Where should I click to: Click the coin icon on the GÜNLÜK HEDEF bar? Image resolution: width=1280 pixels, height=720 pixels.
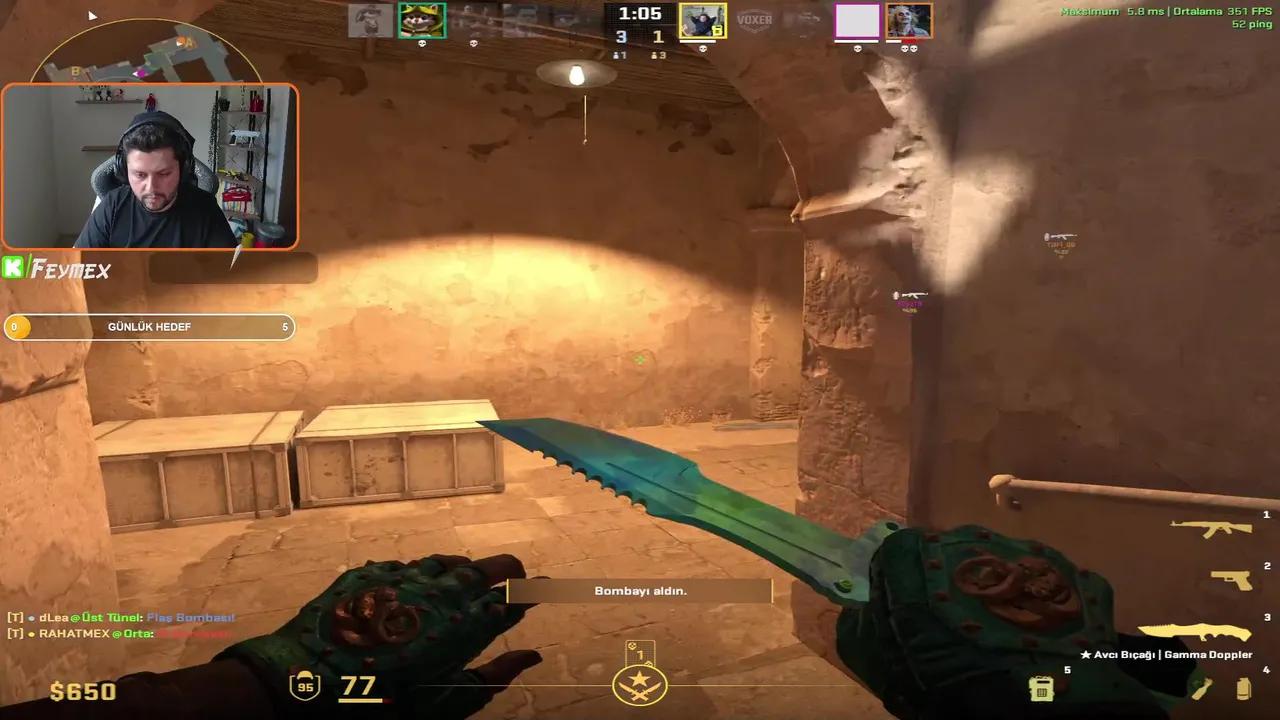click(16, 326)
